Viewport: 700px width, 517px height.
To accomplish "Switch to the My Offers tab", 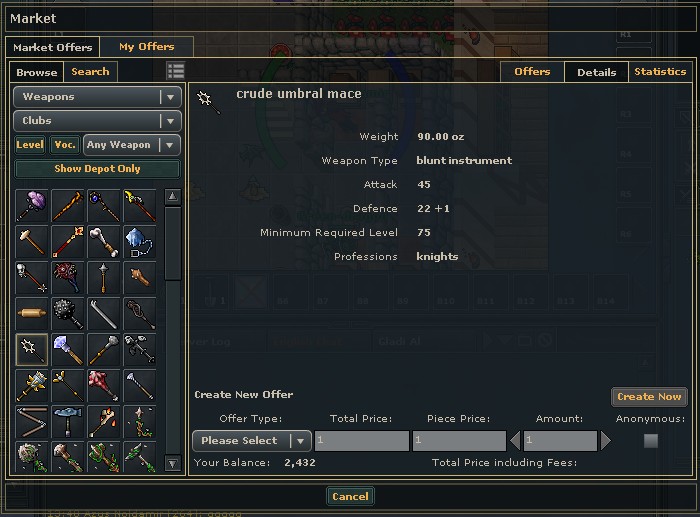I will [146, 47].
